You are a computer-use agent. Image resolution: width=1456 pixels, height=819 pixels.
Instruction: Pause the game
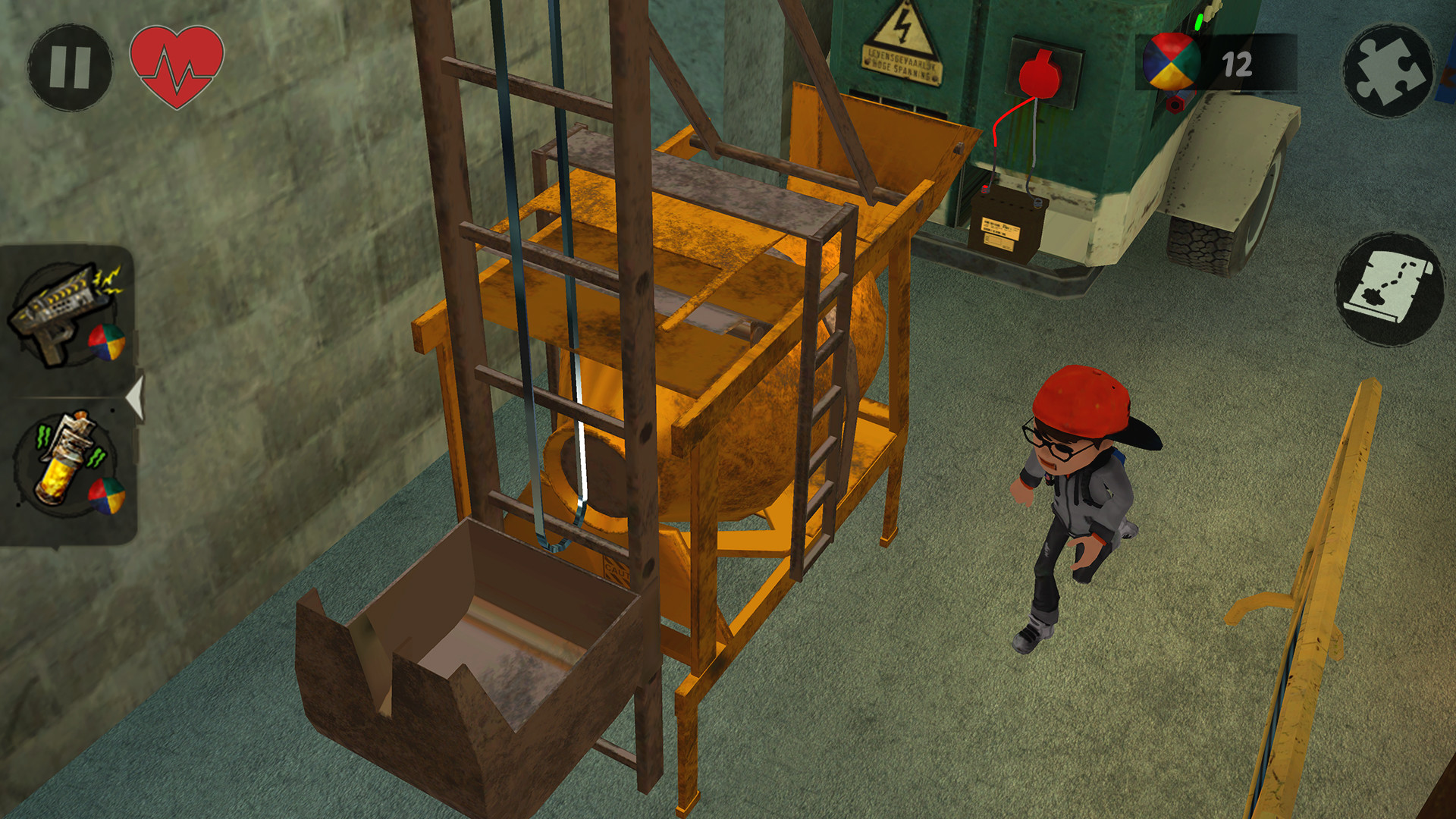[x=72, y=64]
